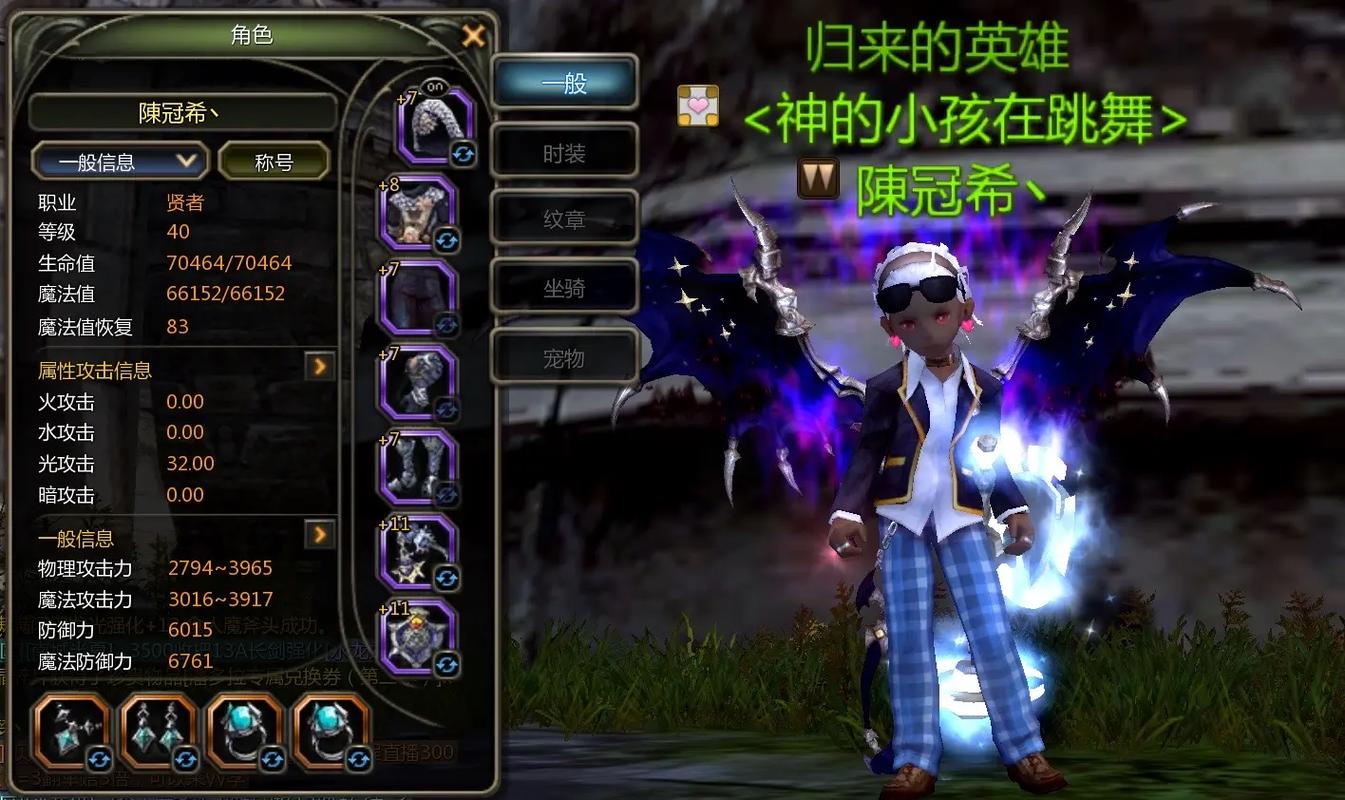Click the +7 gloves equipment slot
Screen dimensions: 1345x800
click(420, 383)
